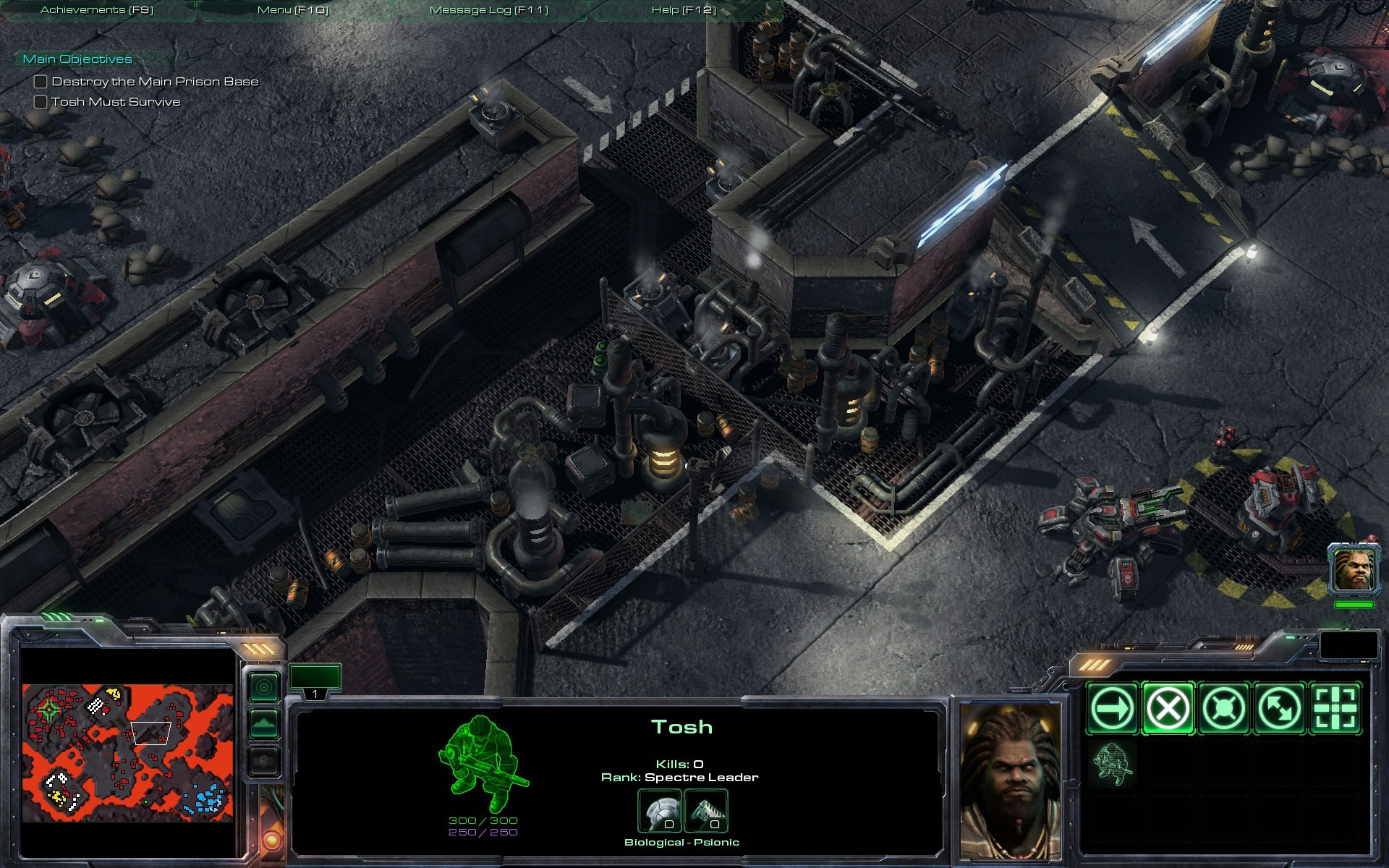Viewport: 1389px width, 868px height.
Task: Inspect the weapon upgrade icon
Action: [x=705, y=811]
